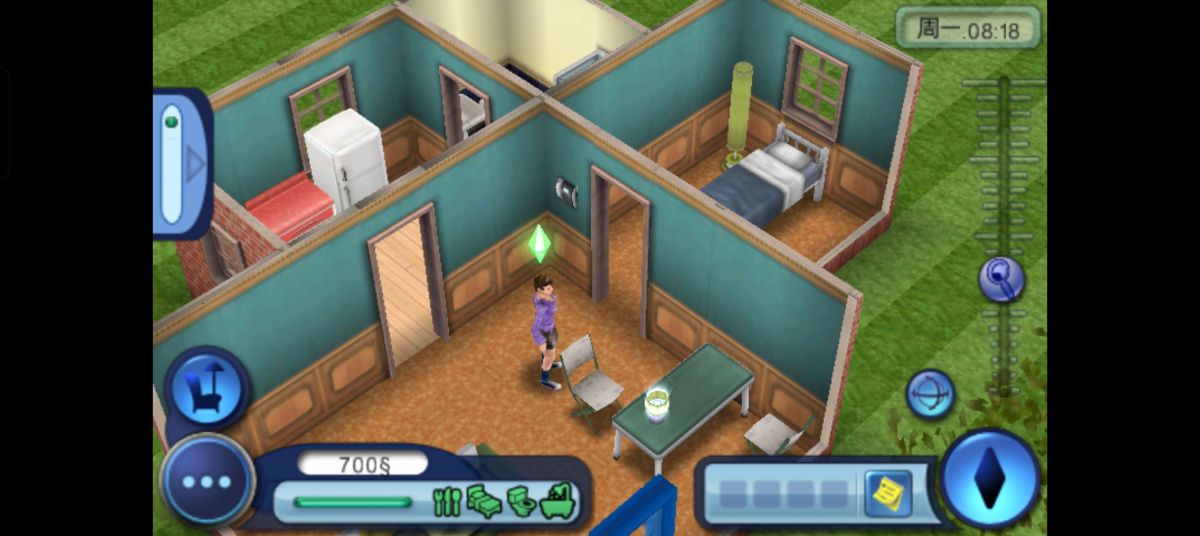This screenshot has height=536, width=1200.
Task: Check the bladder need toilet icon
Action: point(521,501)
